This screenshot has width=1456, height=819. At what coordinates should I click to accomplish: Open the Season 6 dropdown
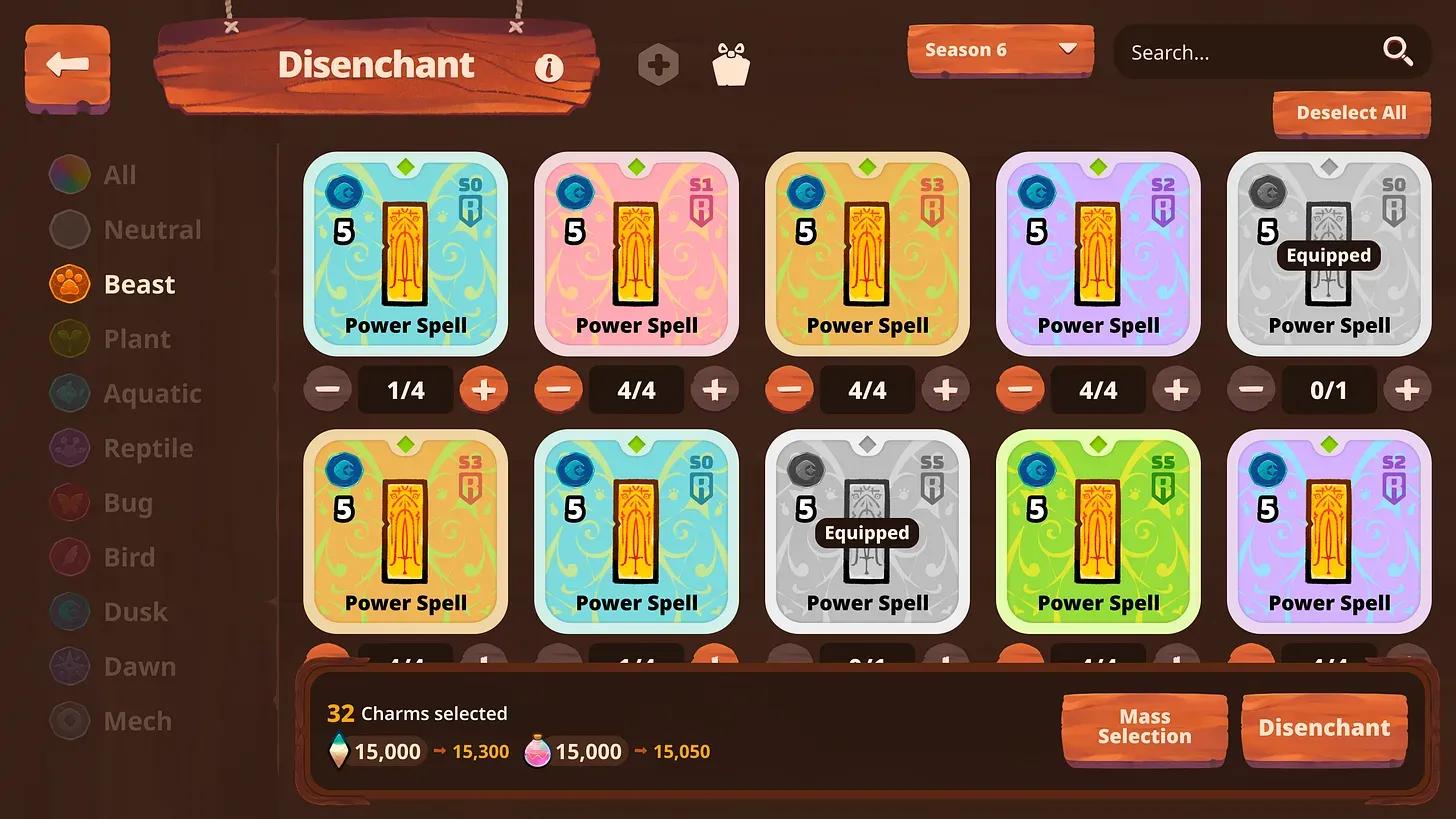click(999, 50)
